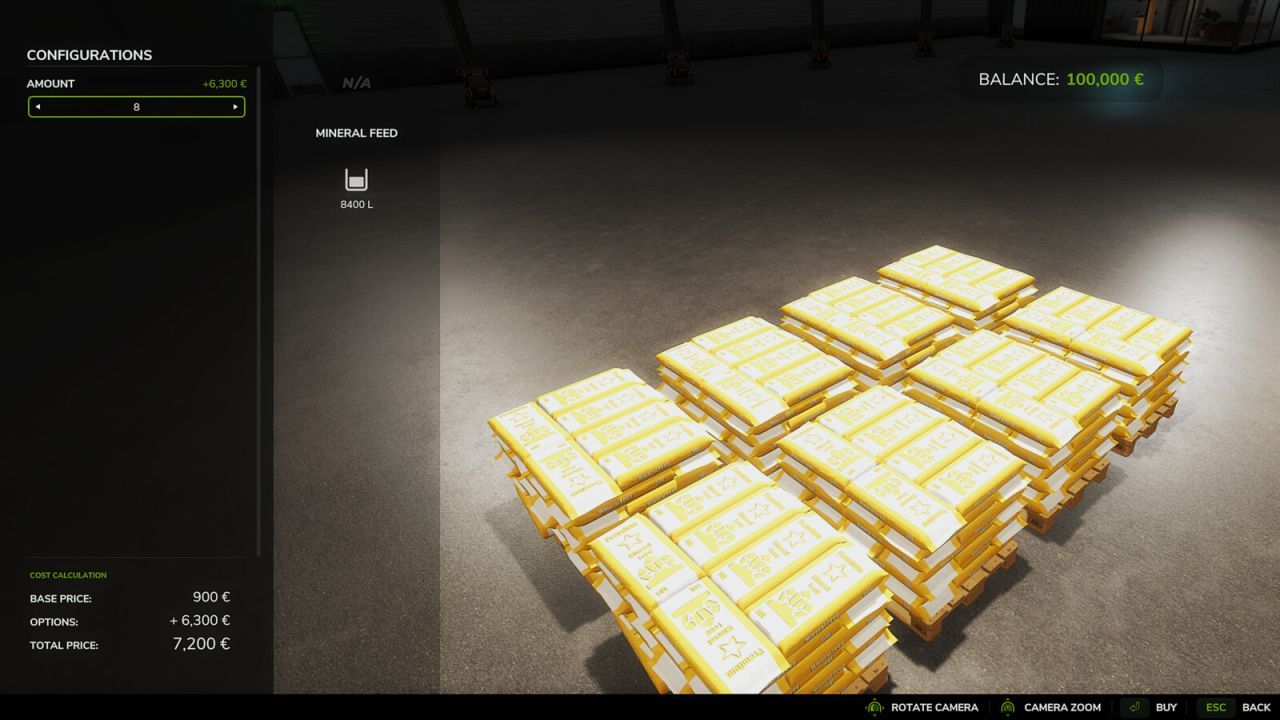Image resolution: width=1280 pixels, height=720 pixels.
Task: Click the Total Price of 7,200 €
Action: pos(200,644)
